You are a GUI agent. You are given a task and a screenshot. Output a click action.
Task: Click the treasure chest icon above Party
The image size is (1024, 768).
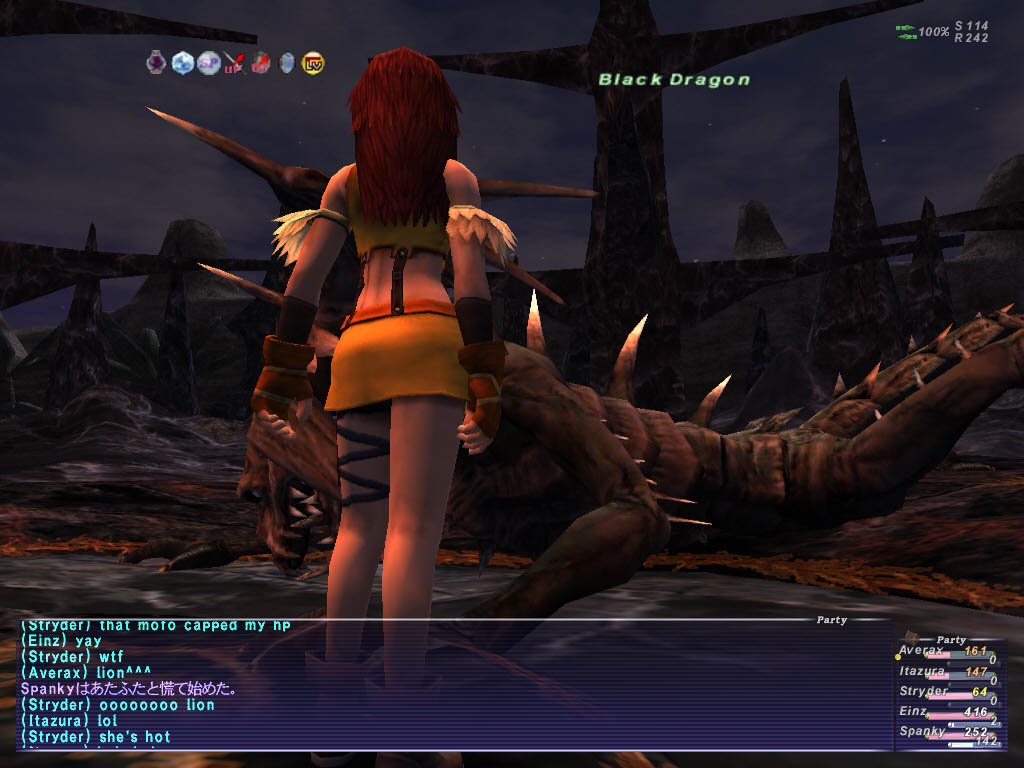(911, 636)
